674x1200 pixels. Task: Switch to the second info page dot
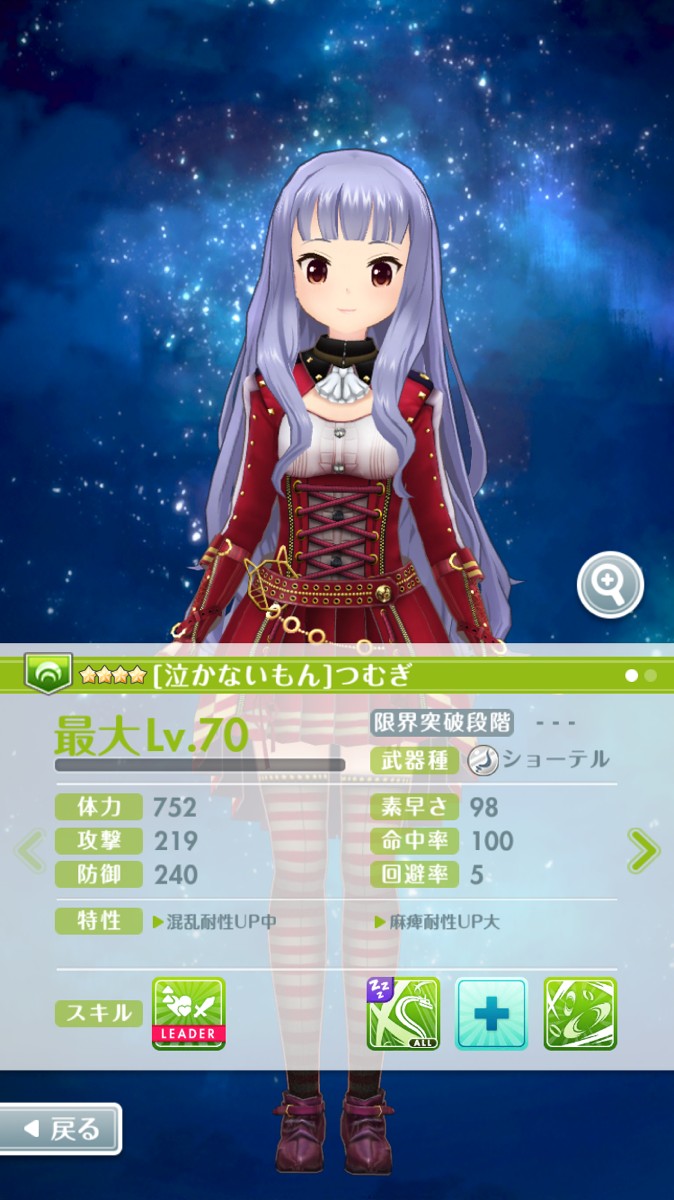coord(651,676)
